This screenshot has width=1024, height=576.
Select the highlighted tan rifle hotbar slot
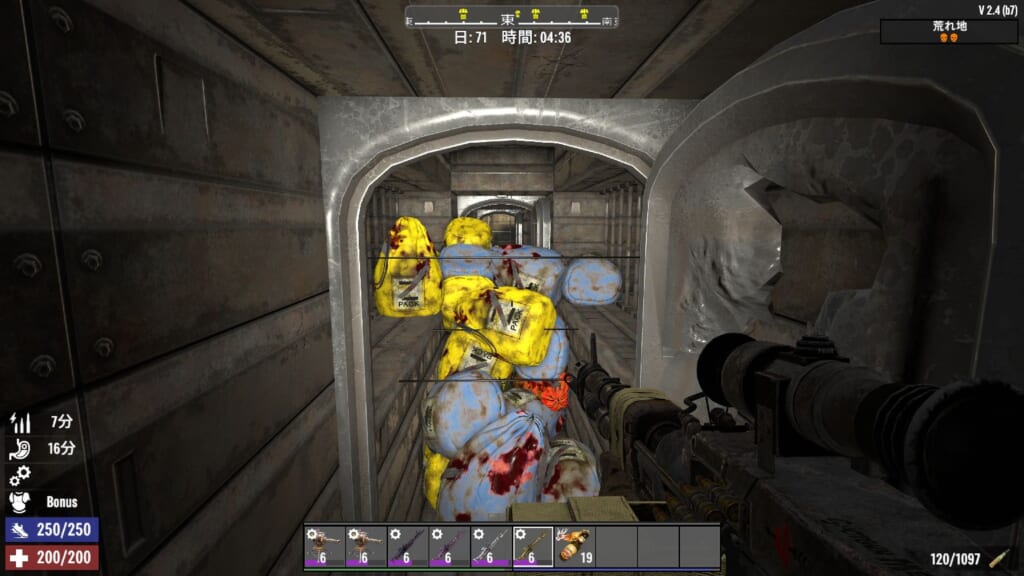532,547
